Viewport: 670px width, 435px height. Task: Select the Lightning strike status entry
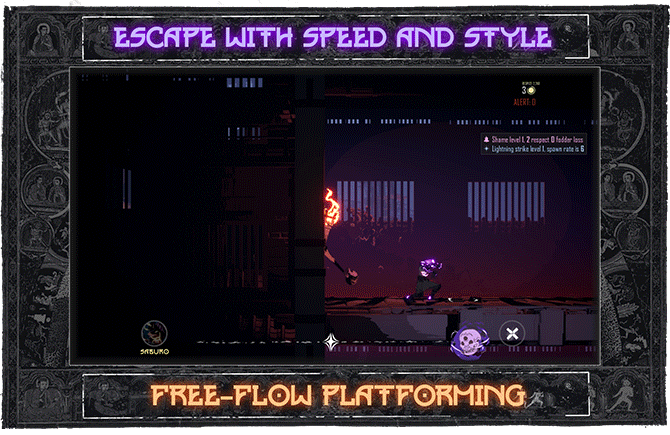[x=535, y=149]
